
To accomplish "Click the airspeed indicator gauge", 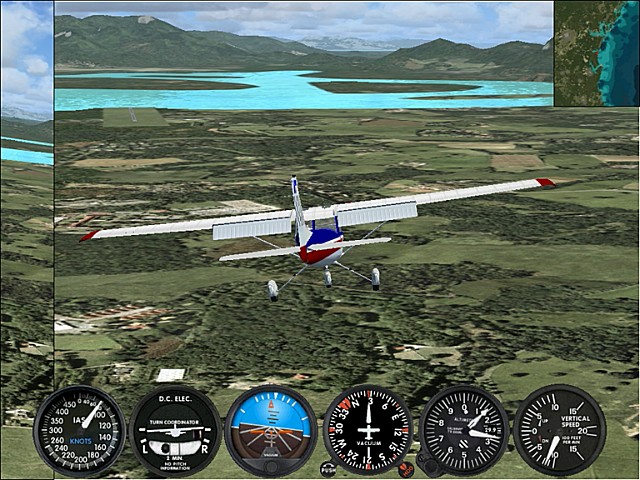I will pyautogui.click(x=79, y=430).
